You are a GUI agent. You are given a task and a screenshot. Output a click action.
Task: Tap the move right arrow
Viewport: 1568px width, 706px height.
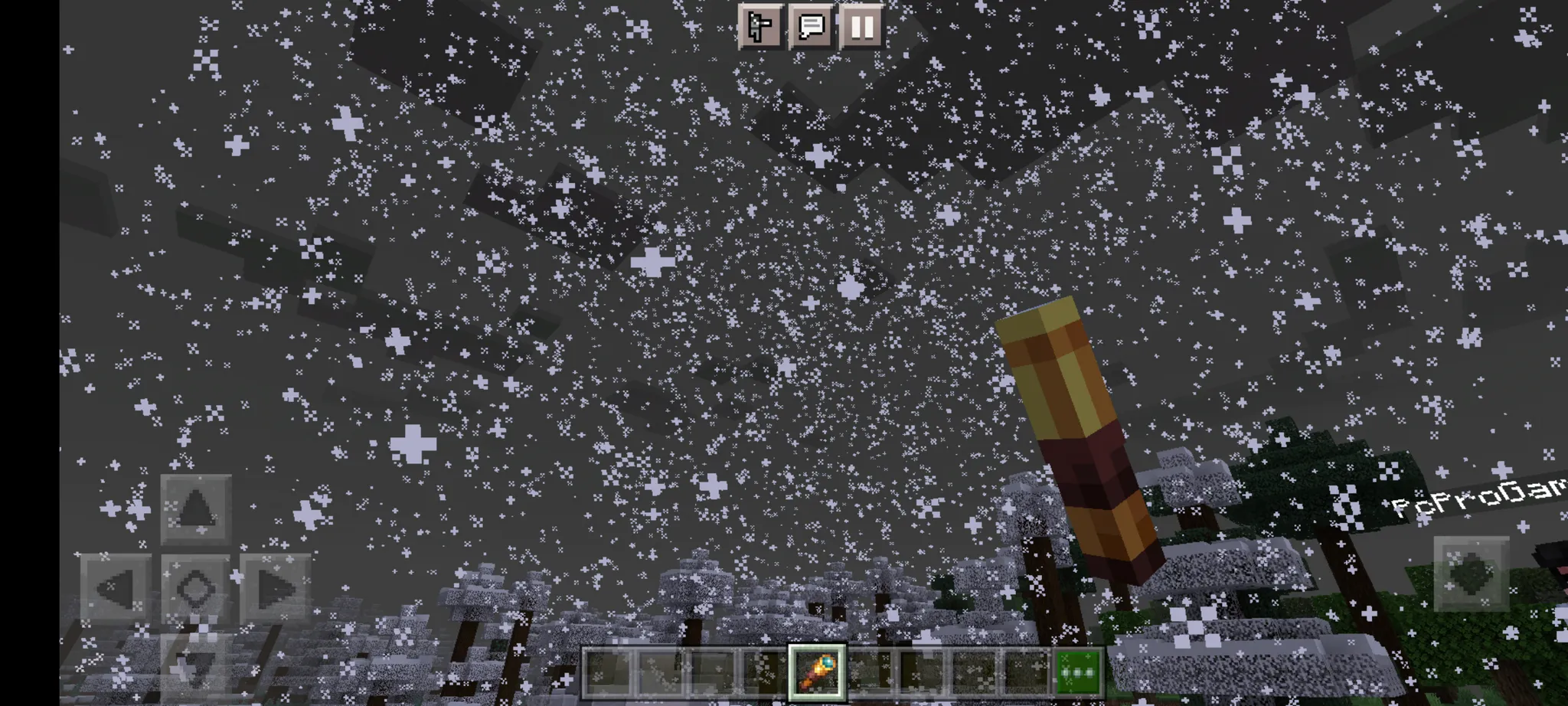tap(275, 588)
